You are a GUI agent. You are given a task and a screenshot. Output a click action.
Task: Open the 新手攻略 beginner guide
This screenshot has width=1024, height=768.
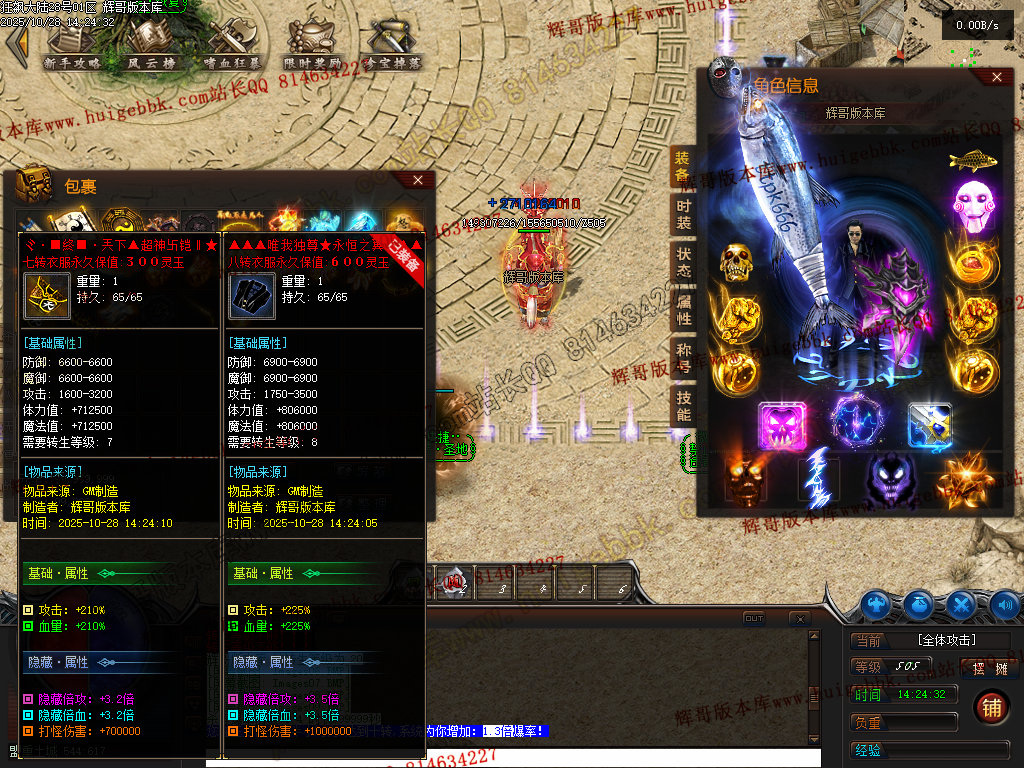tap(74, 44)
